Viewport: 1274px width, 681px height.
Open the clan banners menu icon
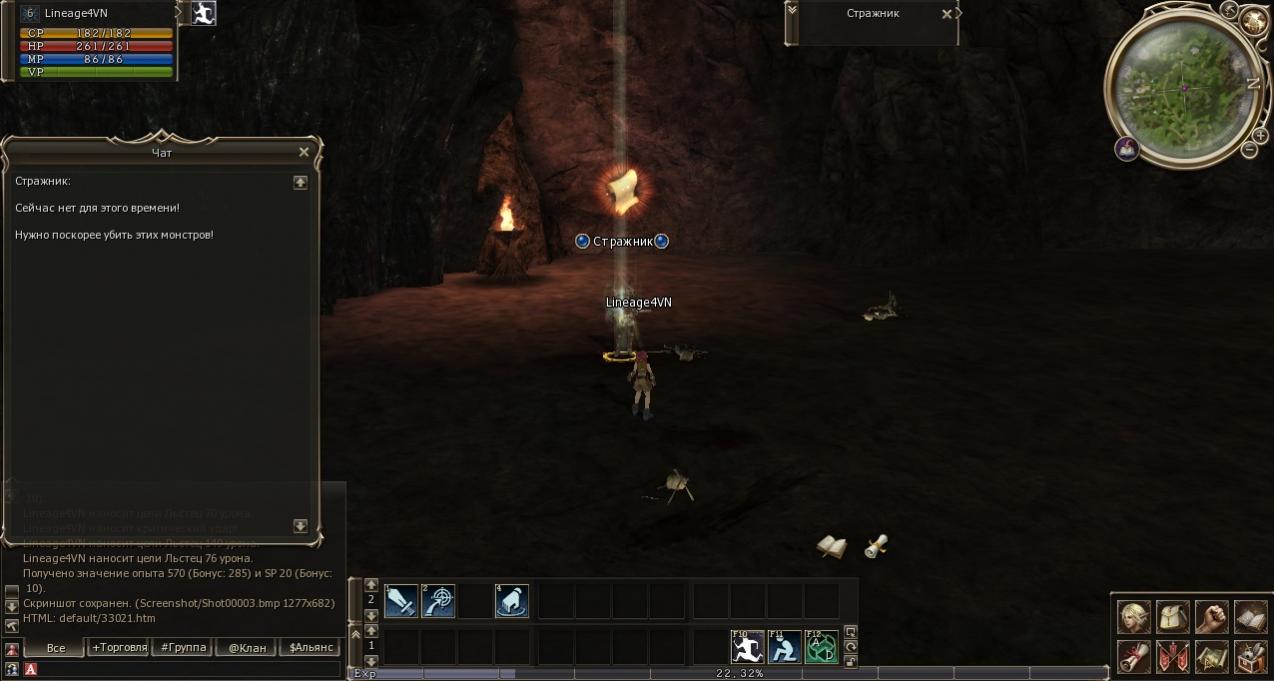click(1173, 657)
